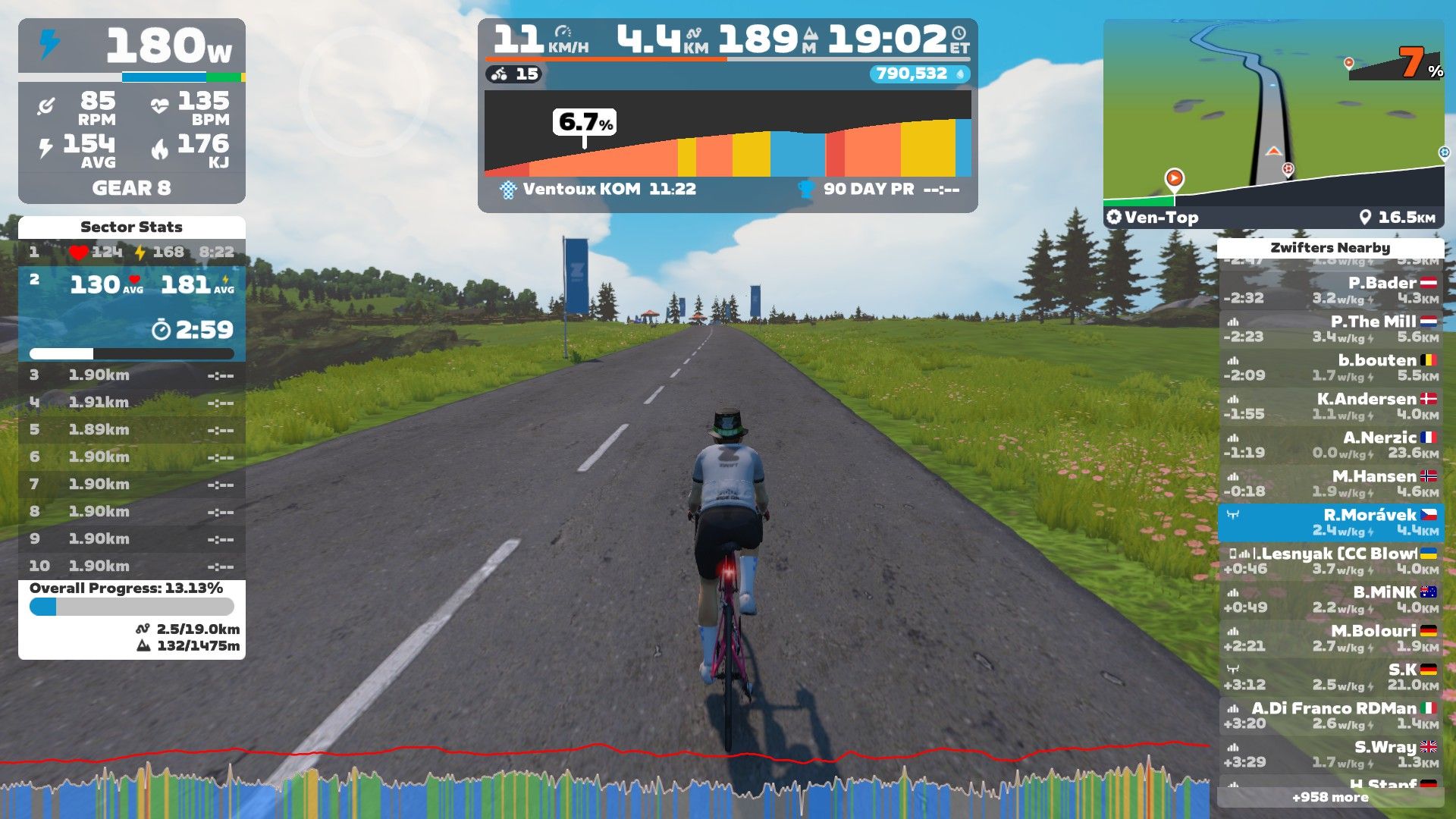Select highlighted R.Morávek rider row
Viewport: 1456px width, 819px height.
pos(1330,522)
